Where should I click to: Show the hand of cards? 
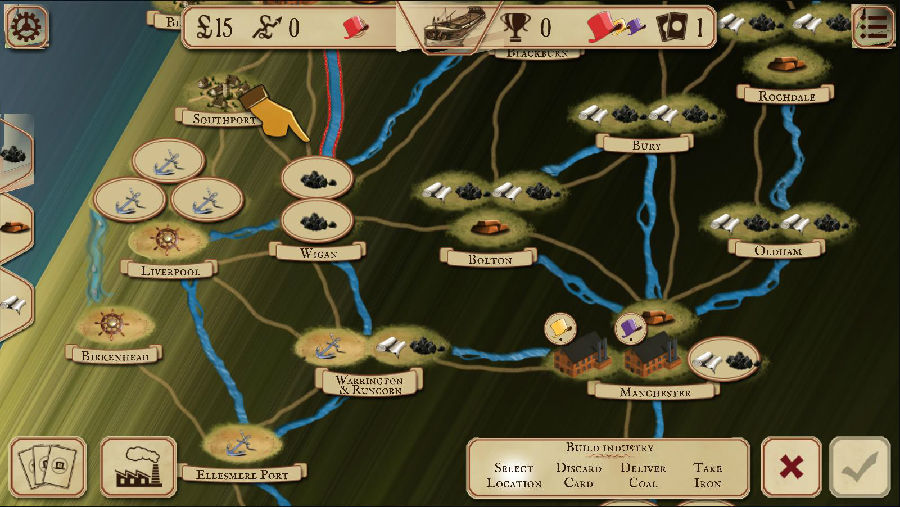[x=47, y=467]
